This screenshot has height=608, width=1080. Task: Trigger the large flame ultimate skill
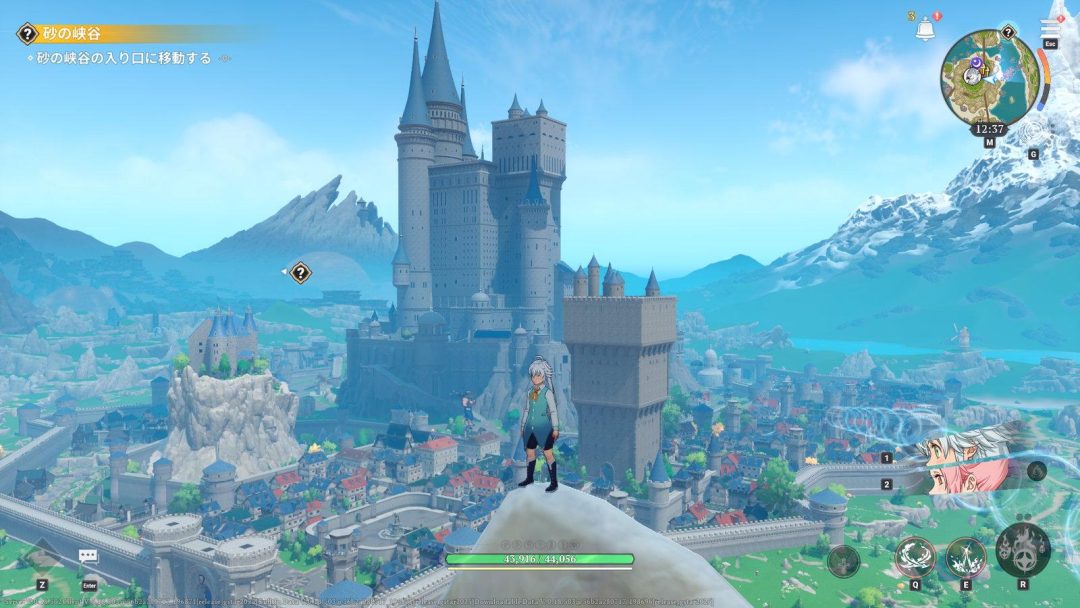1022,548
